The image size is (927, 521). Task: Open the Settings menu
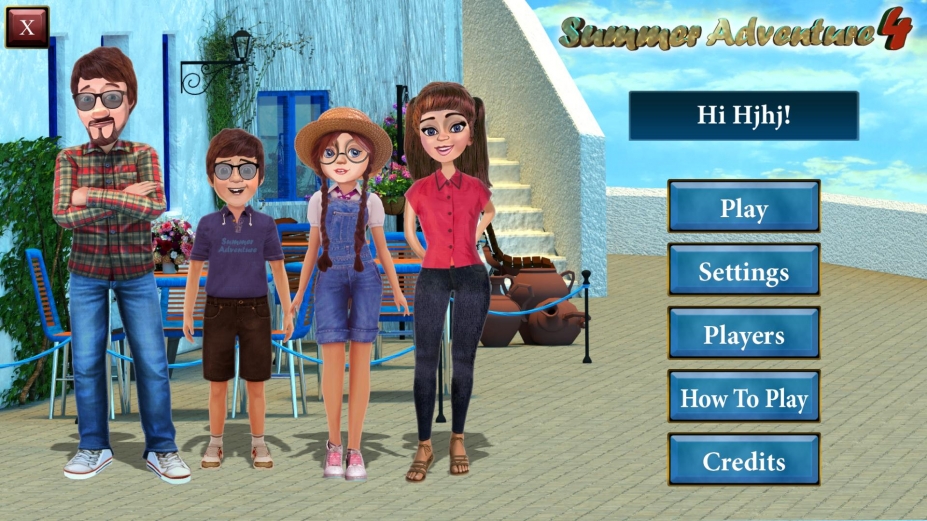pos(743,271)
